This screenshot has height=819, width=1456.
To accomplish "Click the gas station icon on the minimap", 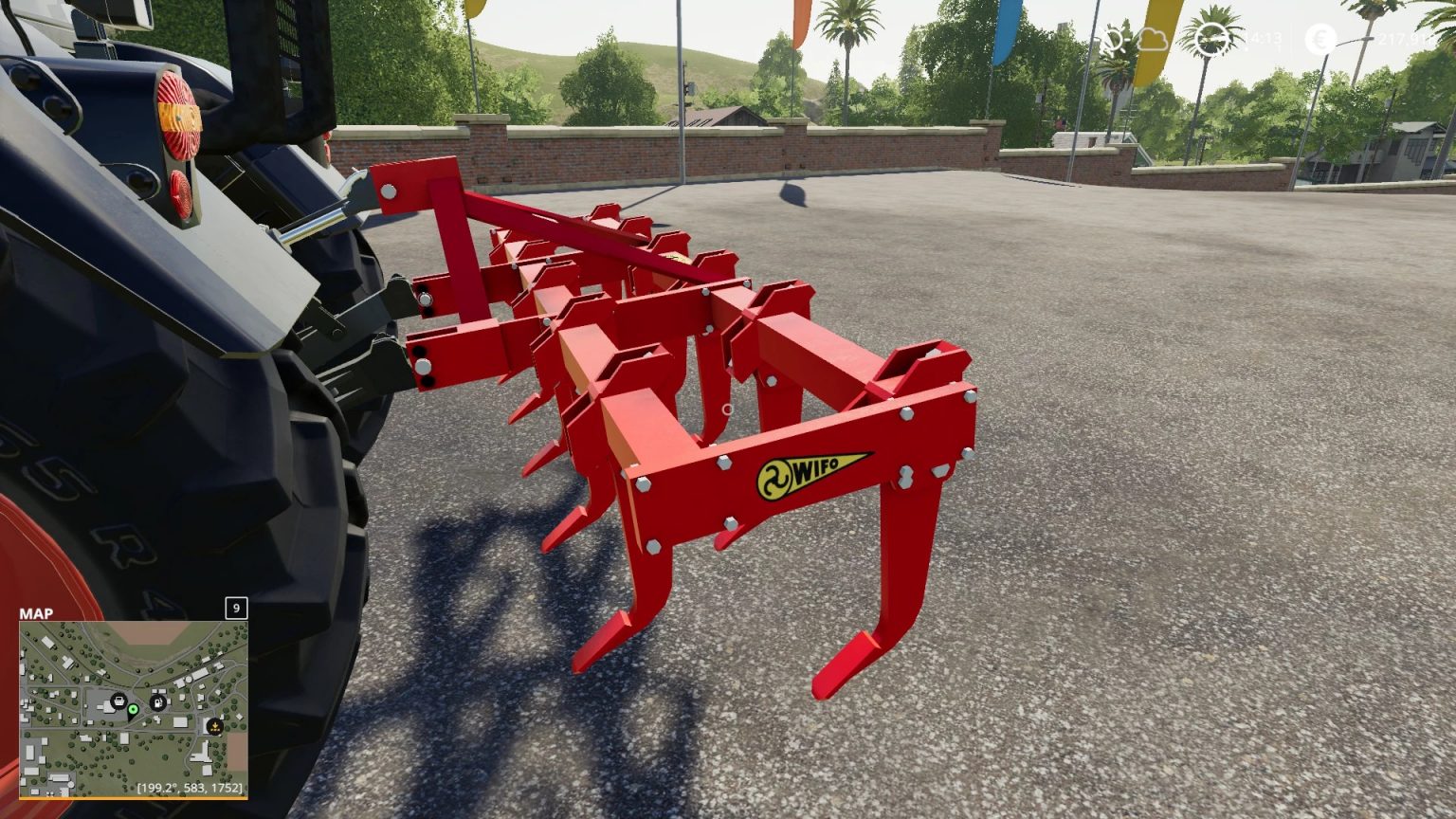I will coord(157,702).
